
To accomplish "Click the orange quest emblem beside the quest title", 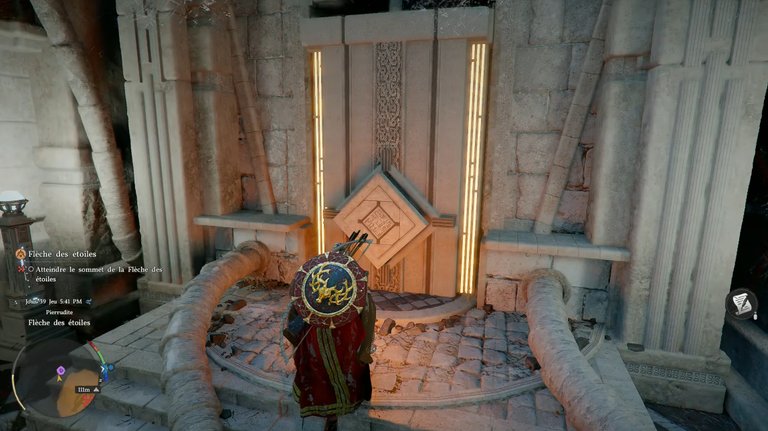I will pos(19,254).
